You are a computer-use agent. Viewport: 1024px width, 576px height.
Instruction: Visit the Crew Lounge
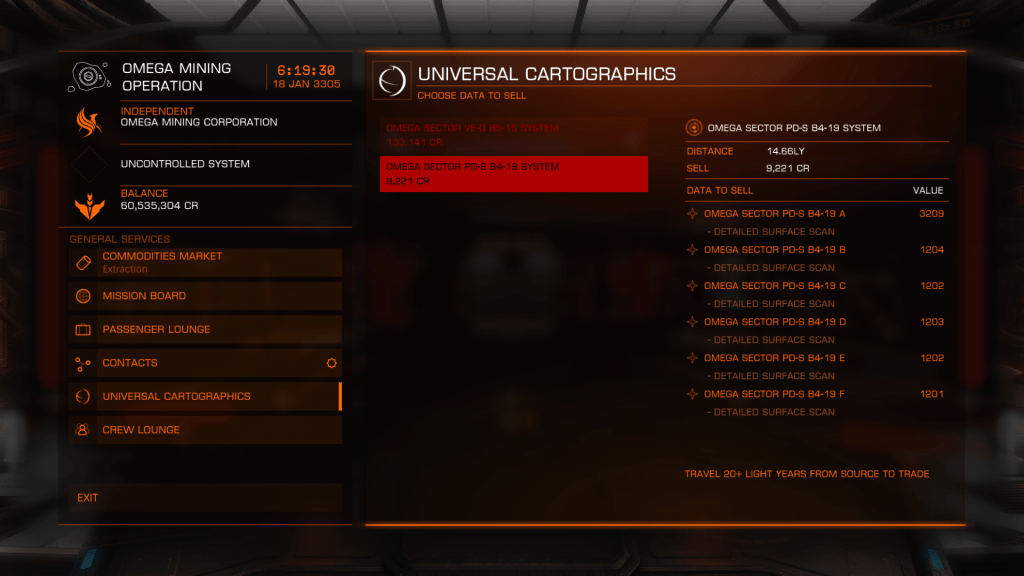[x=205, y=430]
